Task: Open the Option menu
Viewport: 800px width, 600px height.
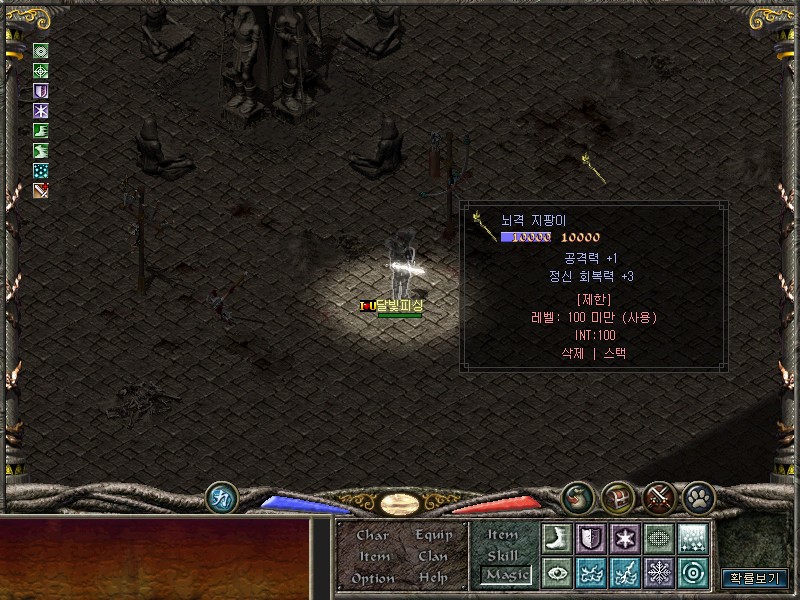Action: pyautogui.click(x=372, y=578)
